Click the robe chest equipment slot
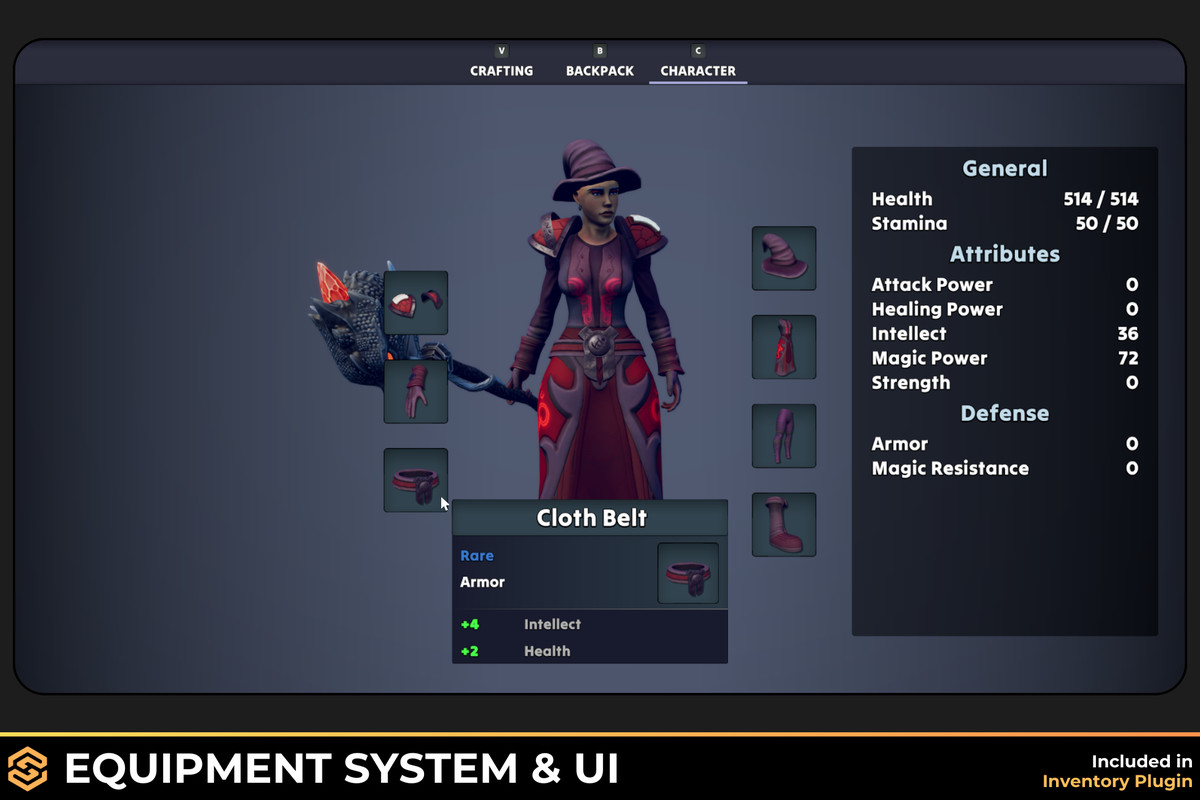The width and height of the screenshot is (1200, 800). click(x=784, y=347)
